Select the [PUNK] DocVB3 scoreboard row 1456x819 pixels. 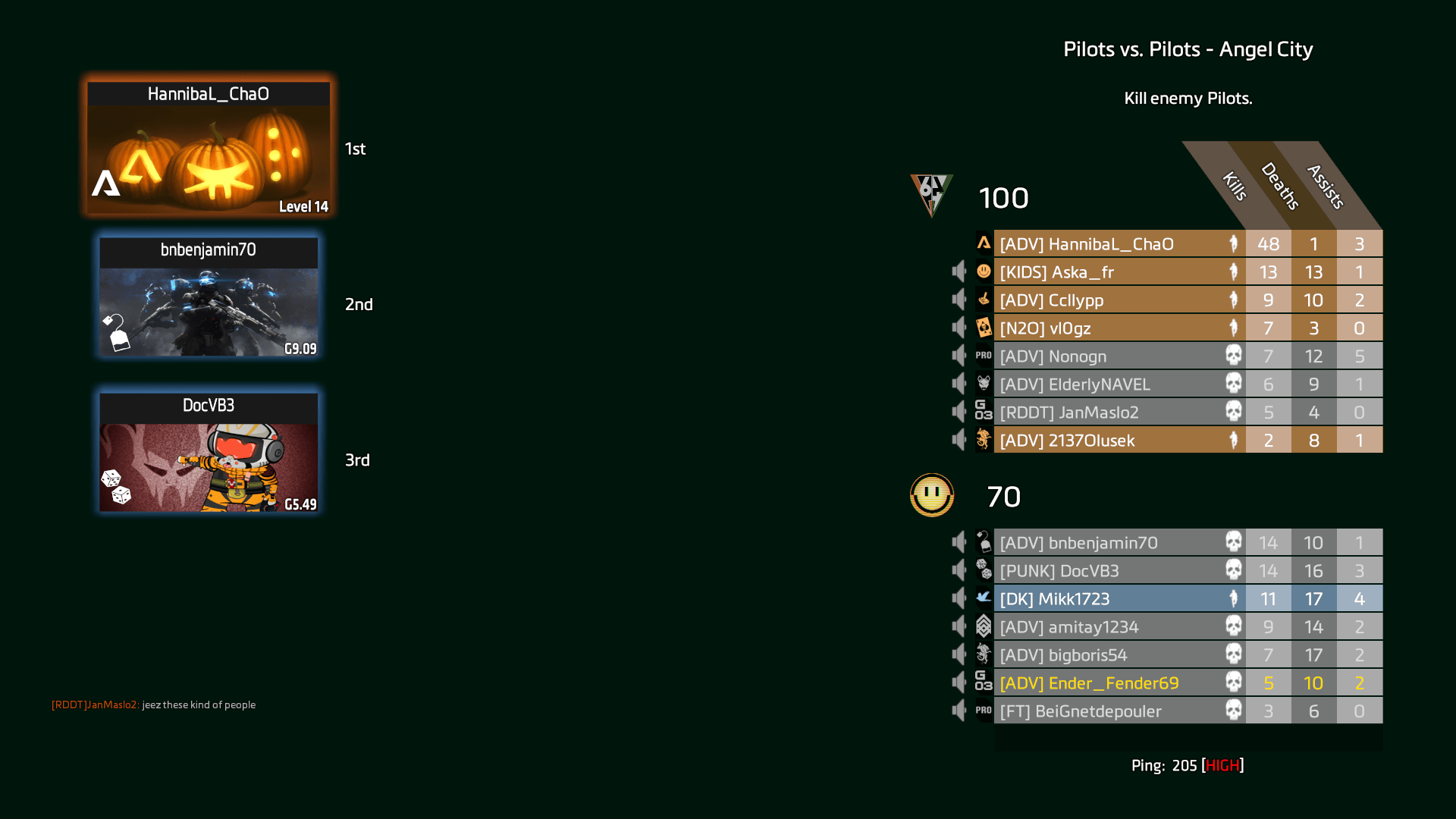[x=1115, y=570]
